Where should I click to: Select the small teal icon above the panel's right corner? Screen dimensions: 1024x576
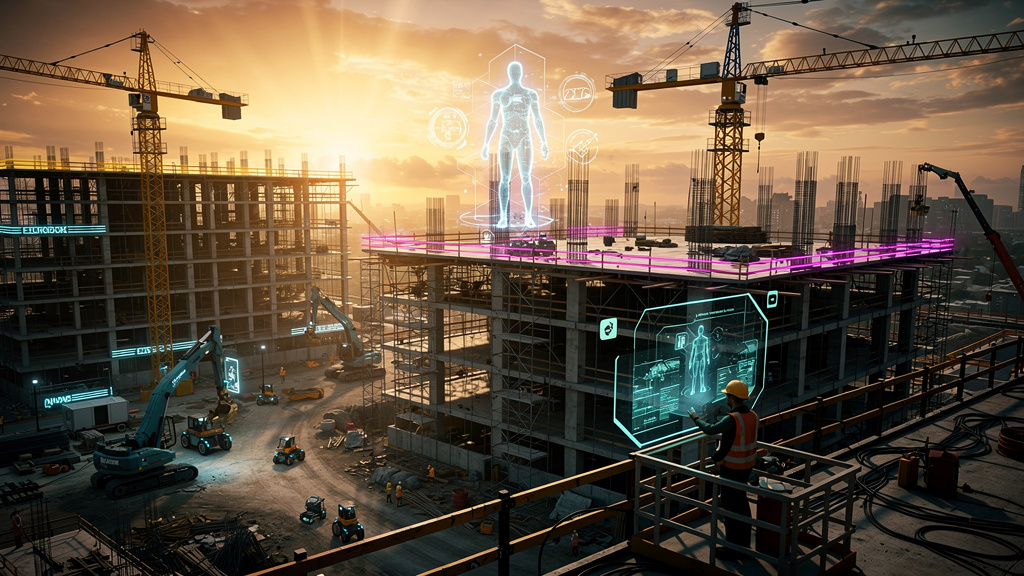pyautogui.click(x=772, y=298)
